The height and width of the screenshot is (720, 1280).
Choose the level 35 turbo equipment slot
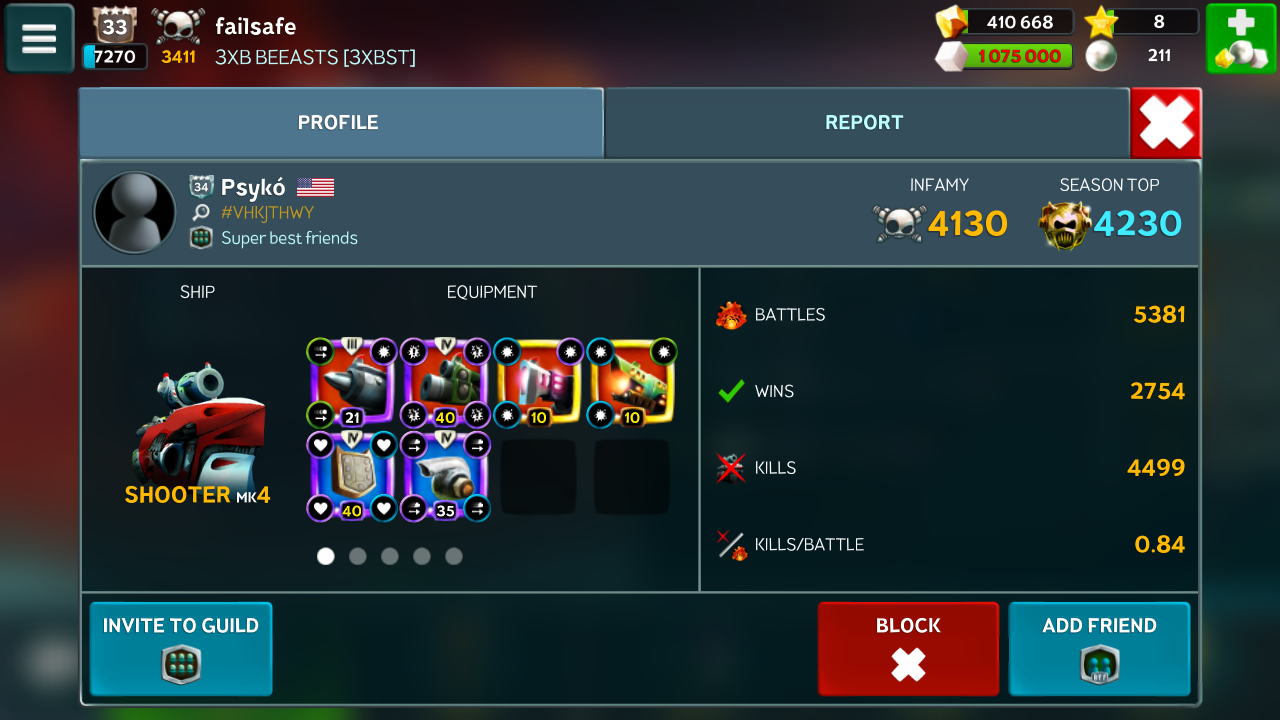click(x=445, y=477)
